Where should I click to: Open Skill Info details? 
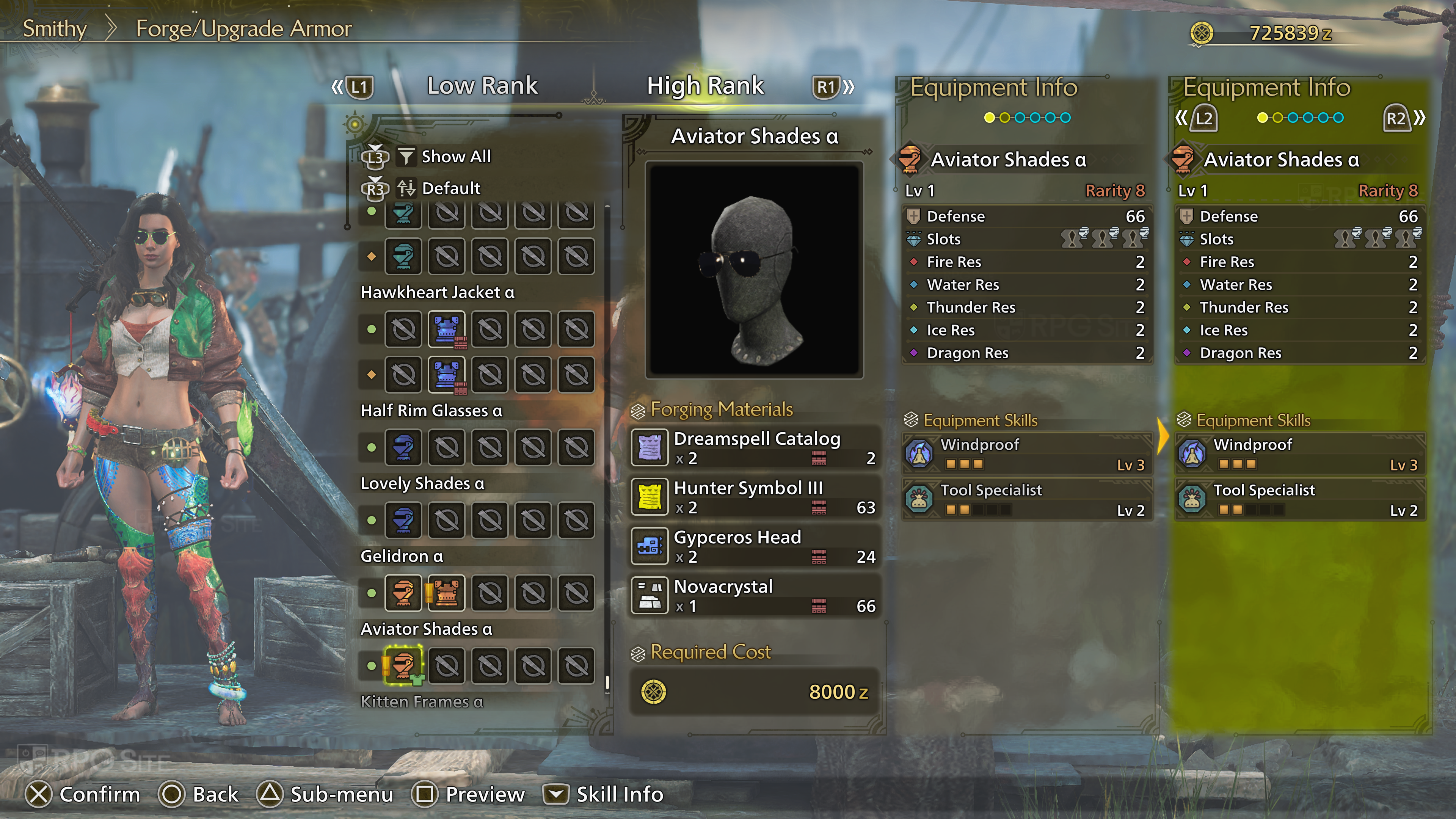point(603,794)
